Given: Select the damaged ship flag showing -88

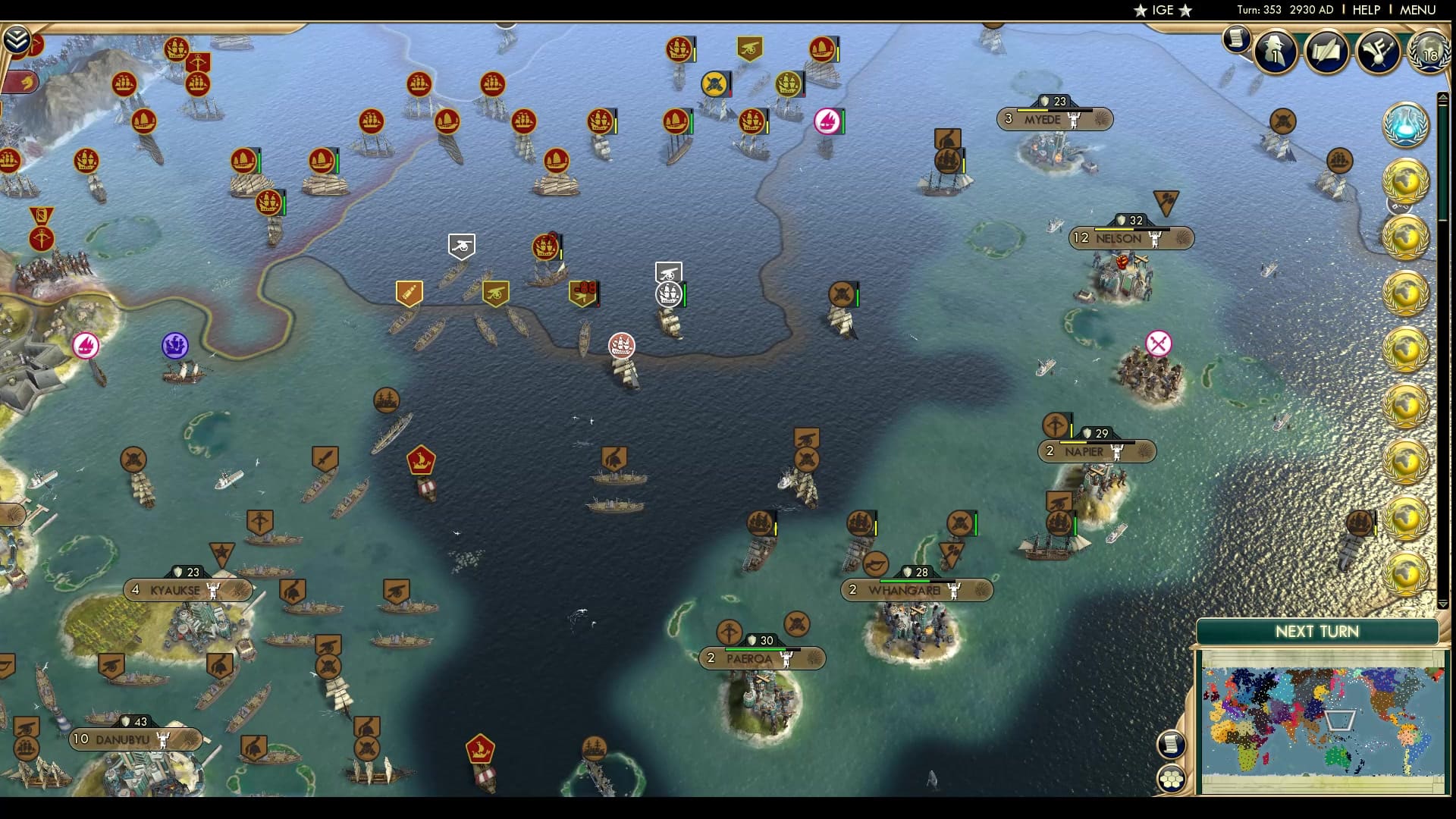Looking at the screenshot, I should (x=584, y=290).
